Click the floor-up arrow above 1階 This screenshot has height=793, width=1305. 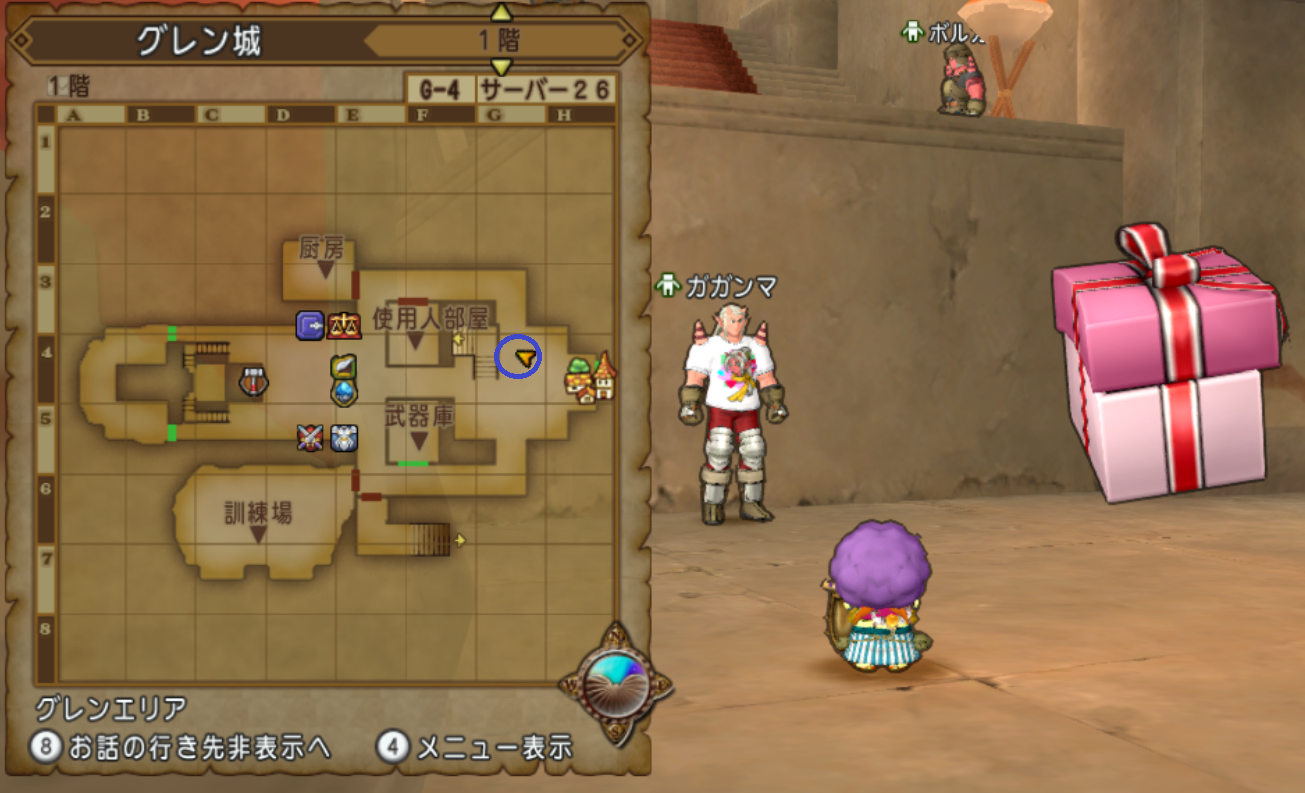[x=502, y=13]
